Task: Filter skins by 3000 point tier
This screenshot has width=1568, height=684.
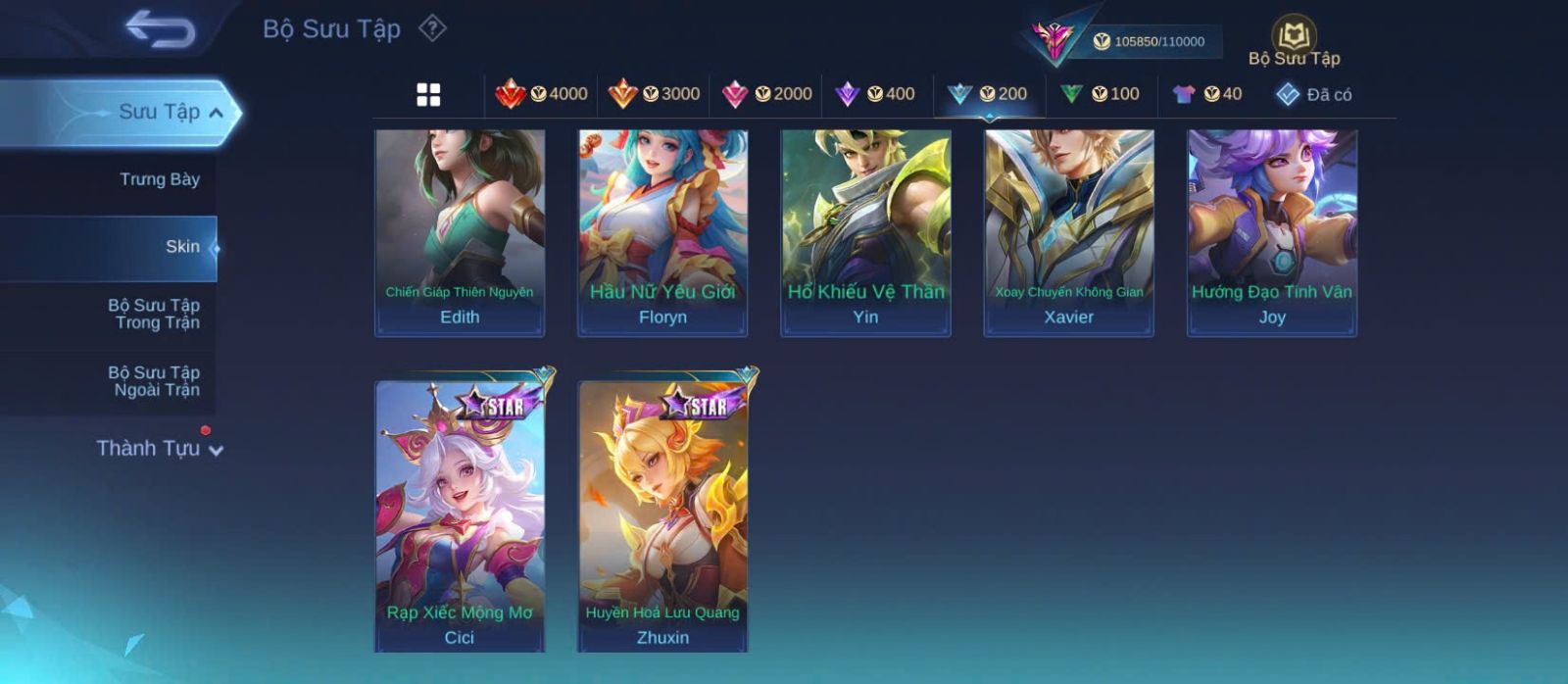Action: coord(654,94)
